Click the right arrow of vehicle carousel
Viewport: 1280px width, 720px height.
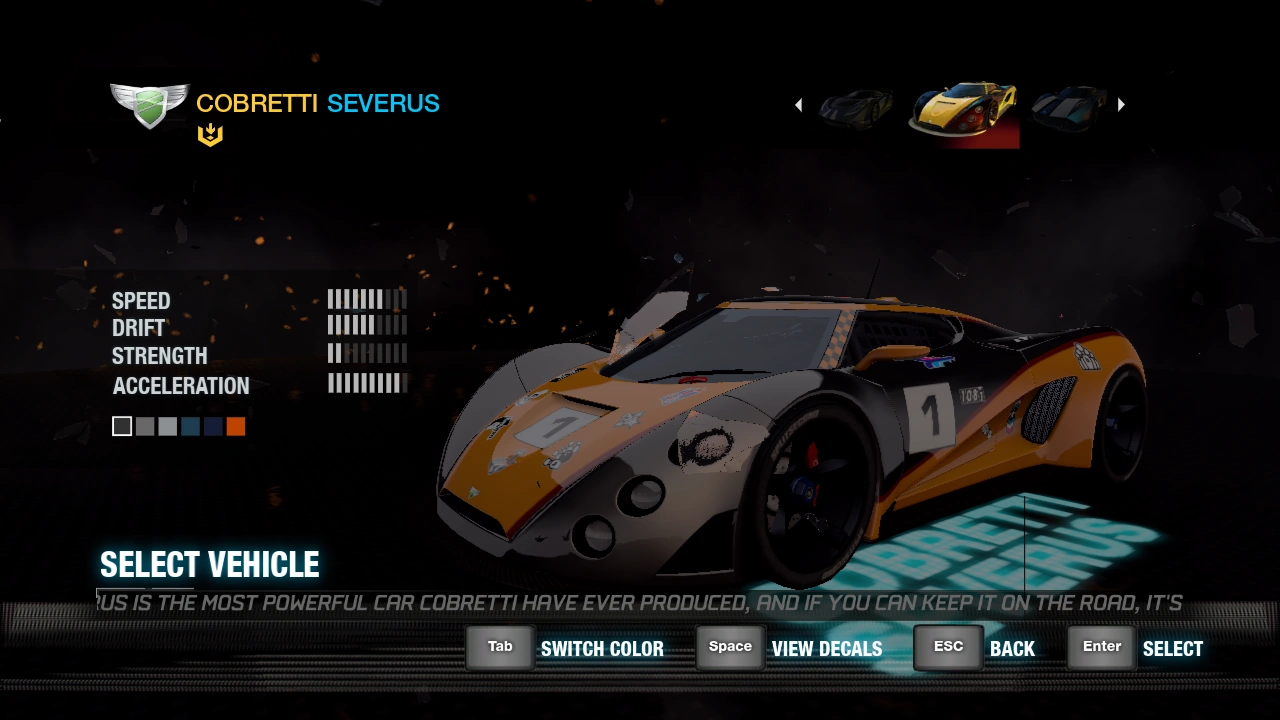coord(1121,104)
